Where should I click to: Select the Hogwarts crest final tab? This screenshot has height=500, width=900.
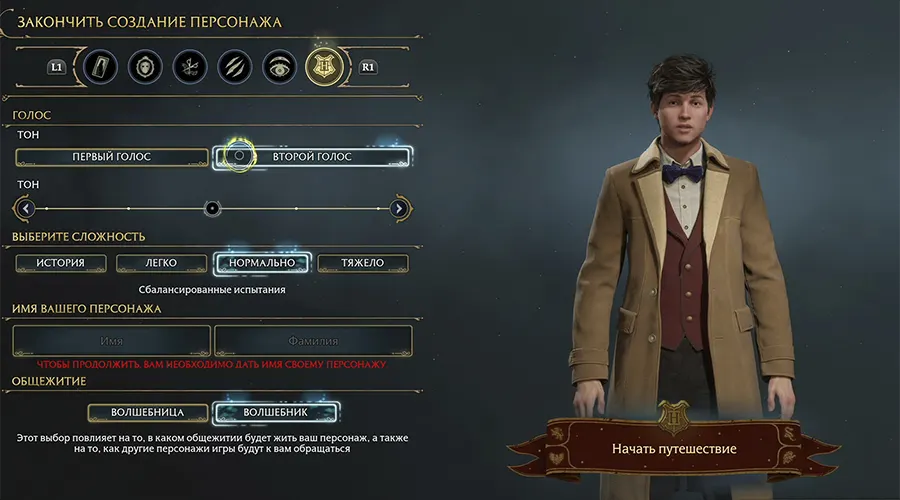(325, 67)
